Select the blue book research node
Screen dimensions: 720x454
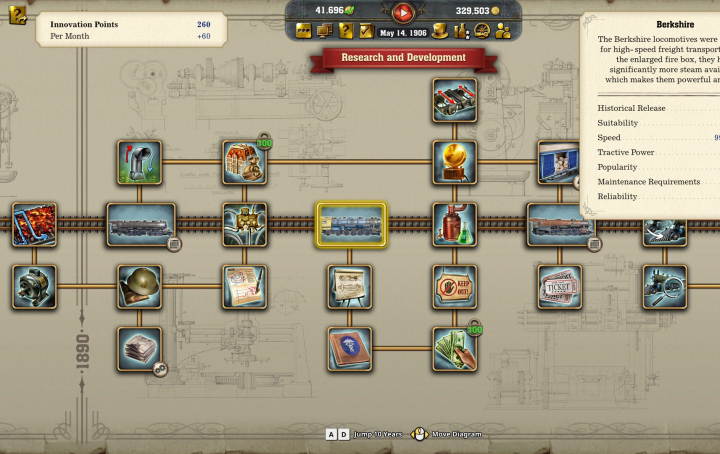[x=350, y=349]
